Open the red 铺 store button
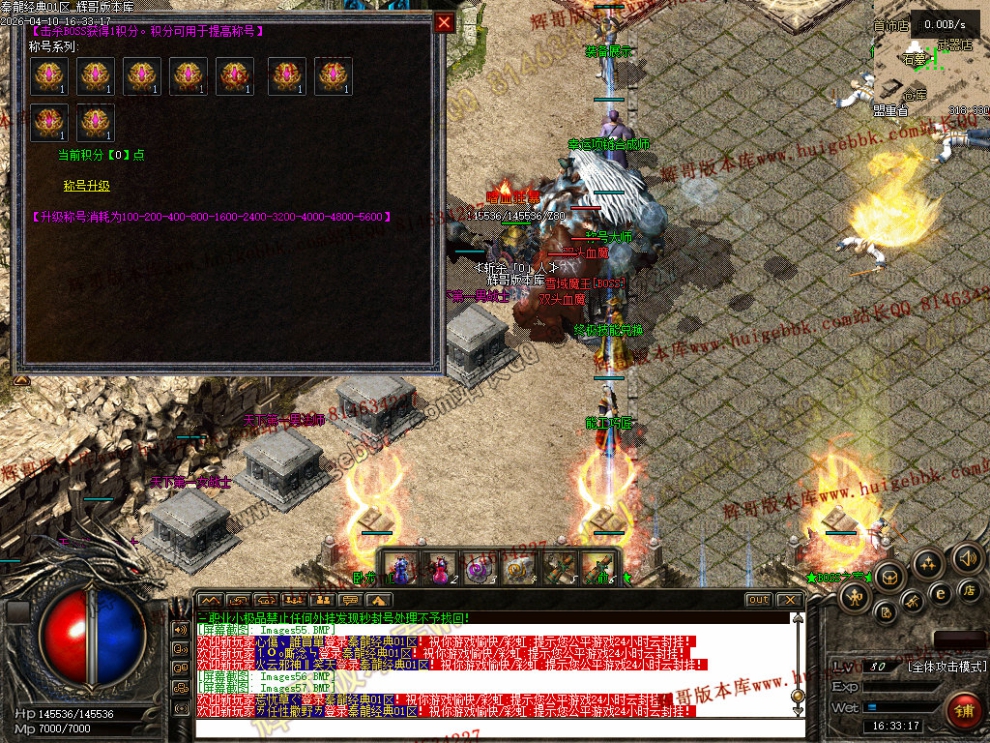The width and height of the screenshot is (990, 743). point(963,710)
